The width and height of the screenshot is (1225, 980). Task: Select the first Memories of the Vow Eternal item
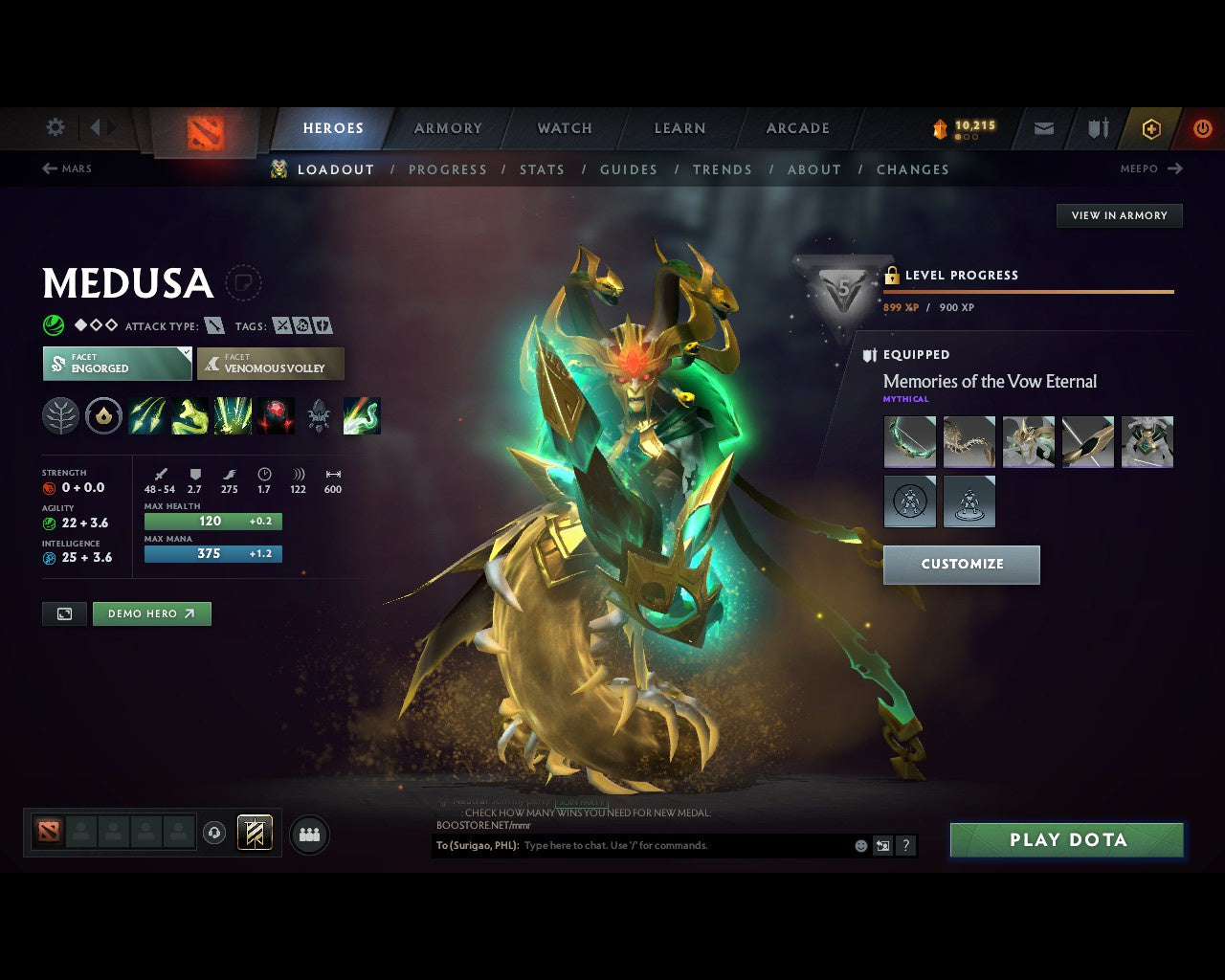(909, 441)
